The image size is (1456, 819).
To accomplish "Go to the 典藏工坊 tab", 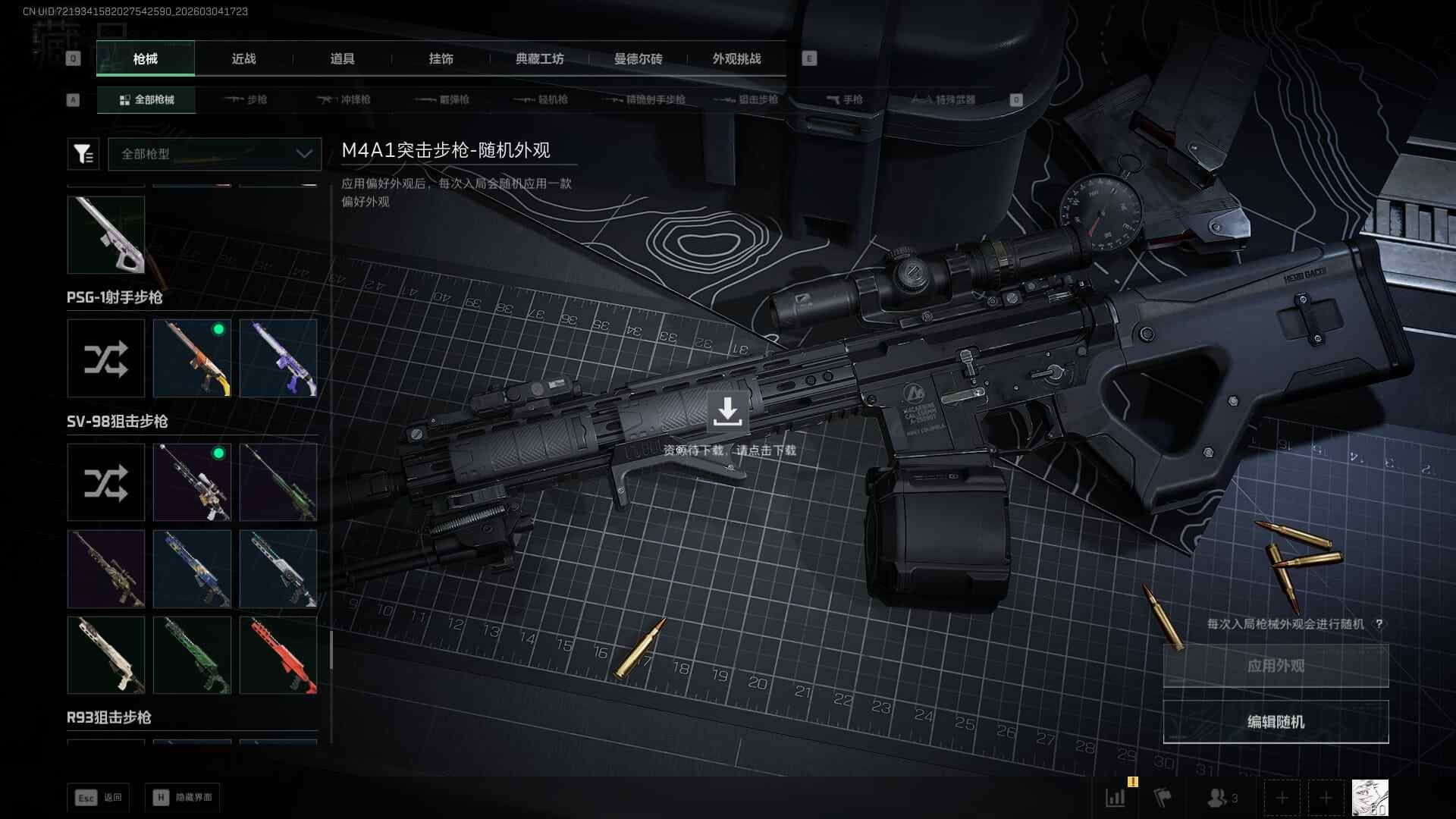I will 539,59.
